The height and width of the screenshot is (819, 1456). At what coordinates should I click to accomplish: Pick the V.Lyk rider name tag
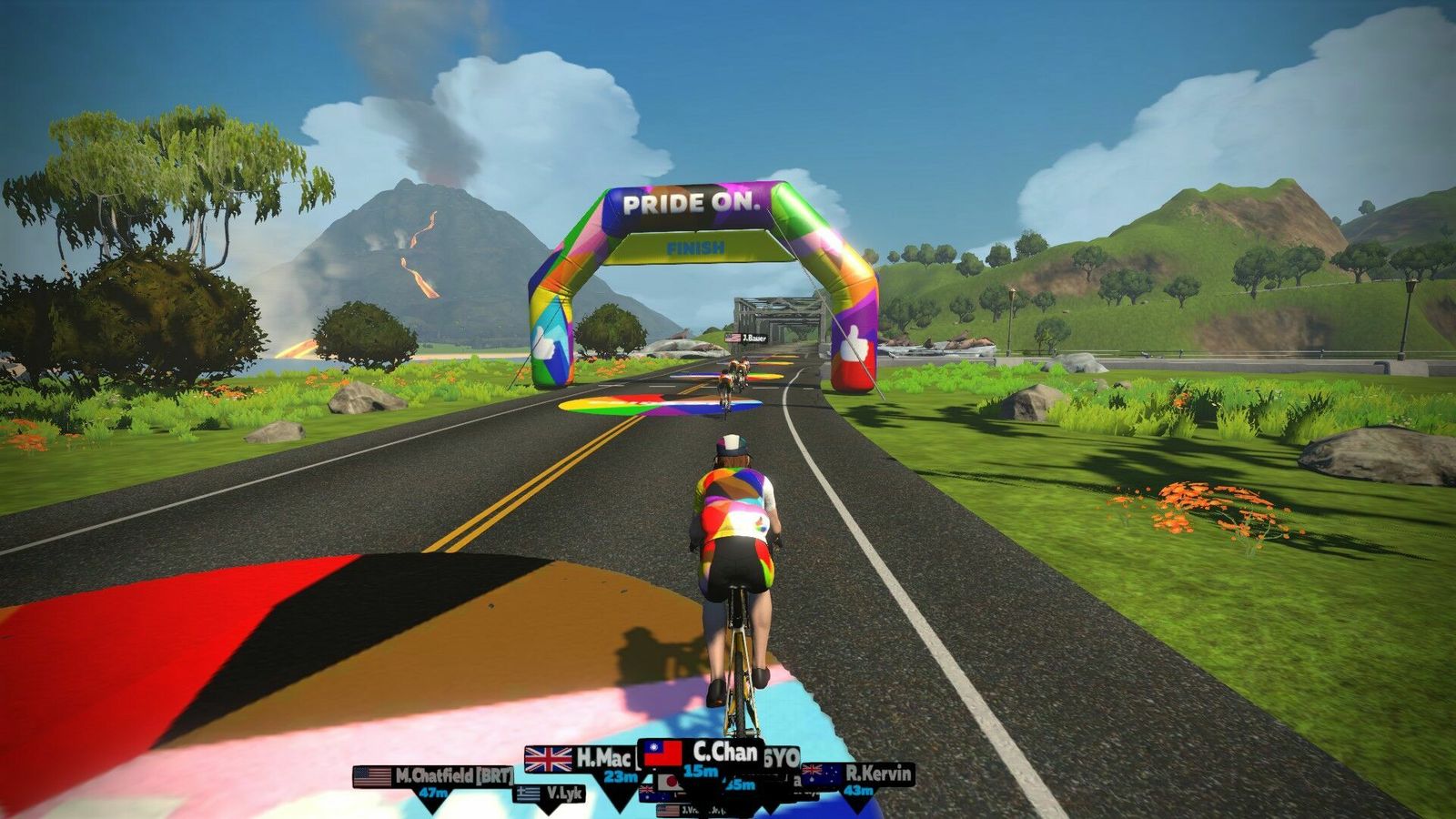tap(550, 794)
